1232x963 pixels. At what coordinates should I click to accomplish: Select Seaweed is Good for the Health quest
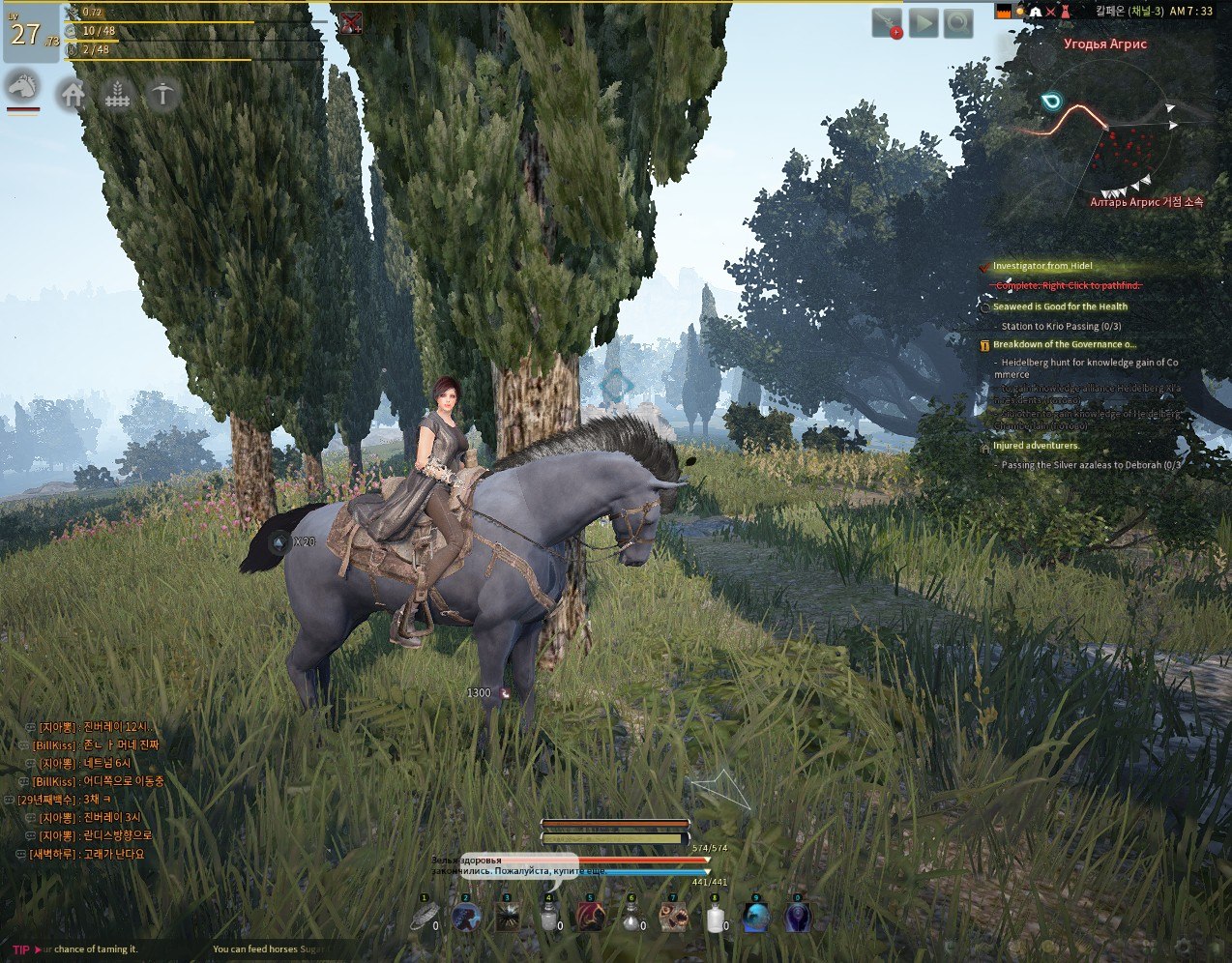coord(1060,306)
